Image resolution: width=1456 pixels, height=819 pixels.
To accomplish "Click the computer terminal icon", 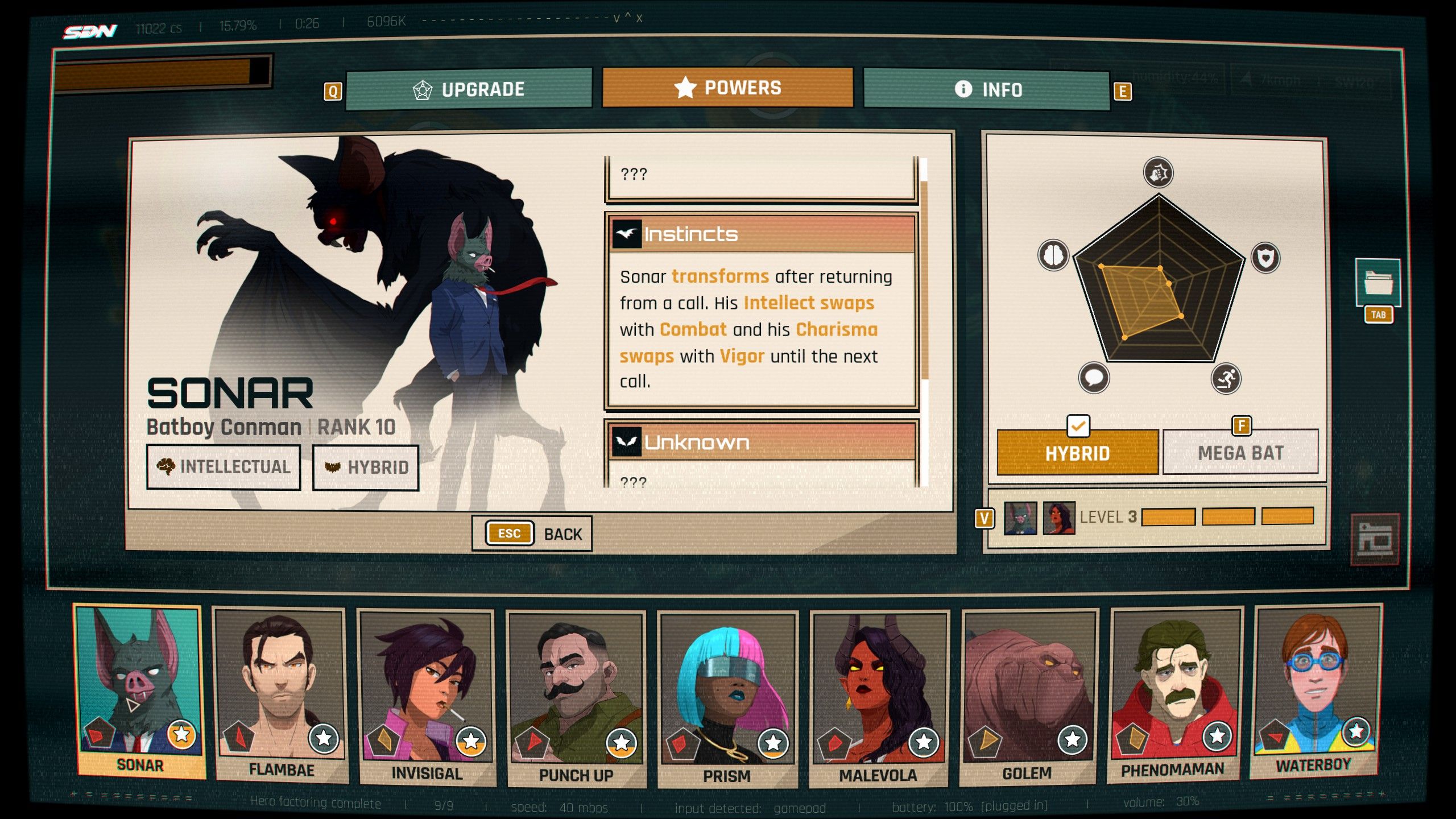I will coord(1374,539).
